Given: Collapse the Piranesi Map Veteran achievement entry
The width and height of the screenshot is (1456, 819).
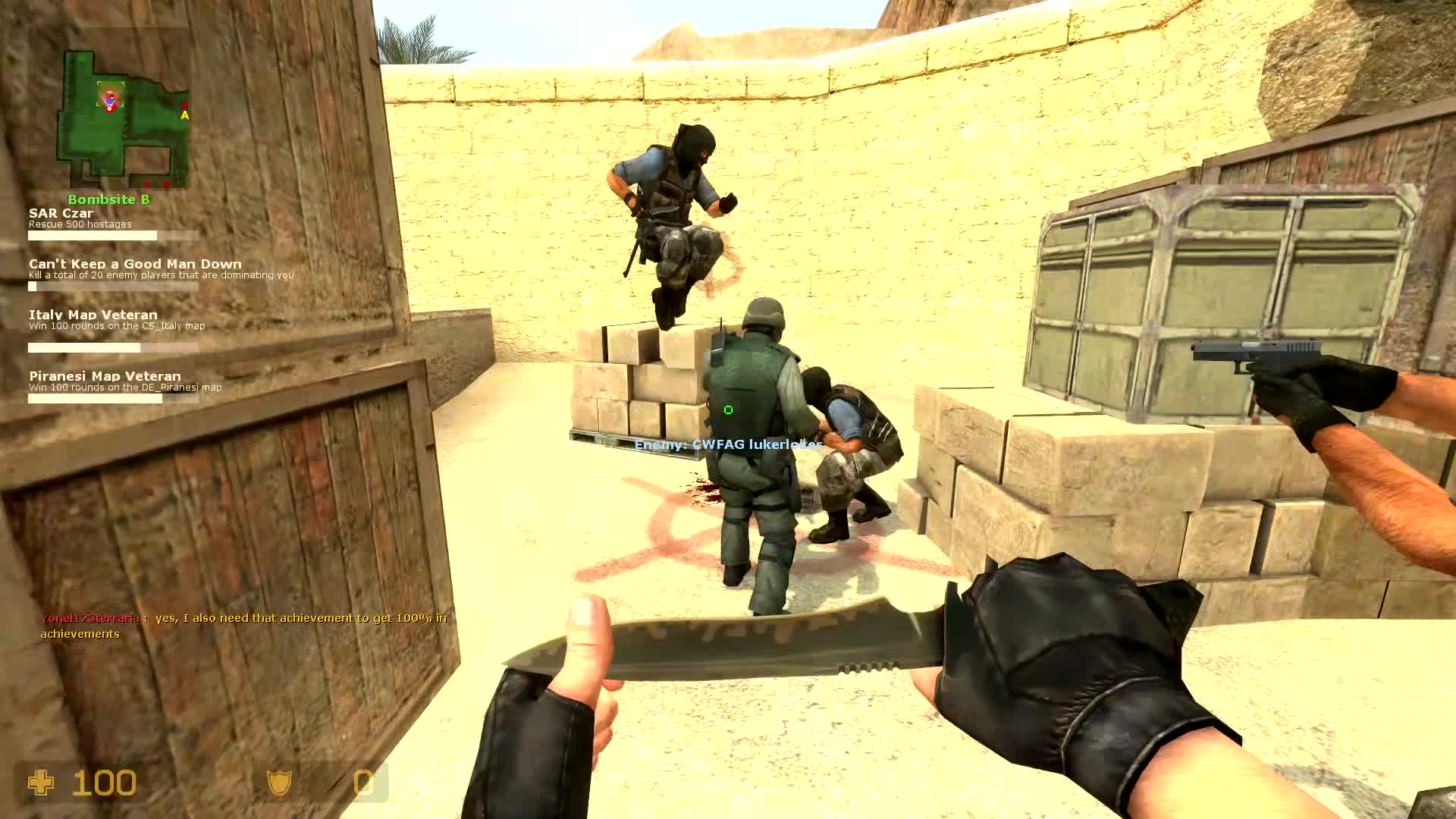Looking at the screenshot, I should click(x=105, y=376).
